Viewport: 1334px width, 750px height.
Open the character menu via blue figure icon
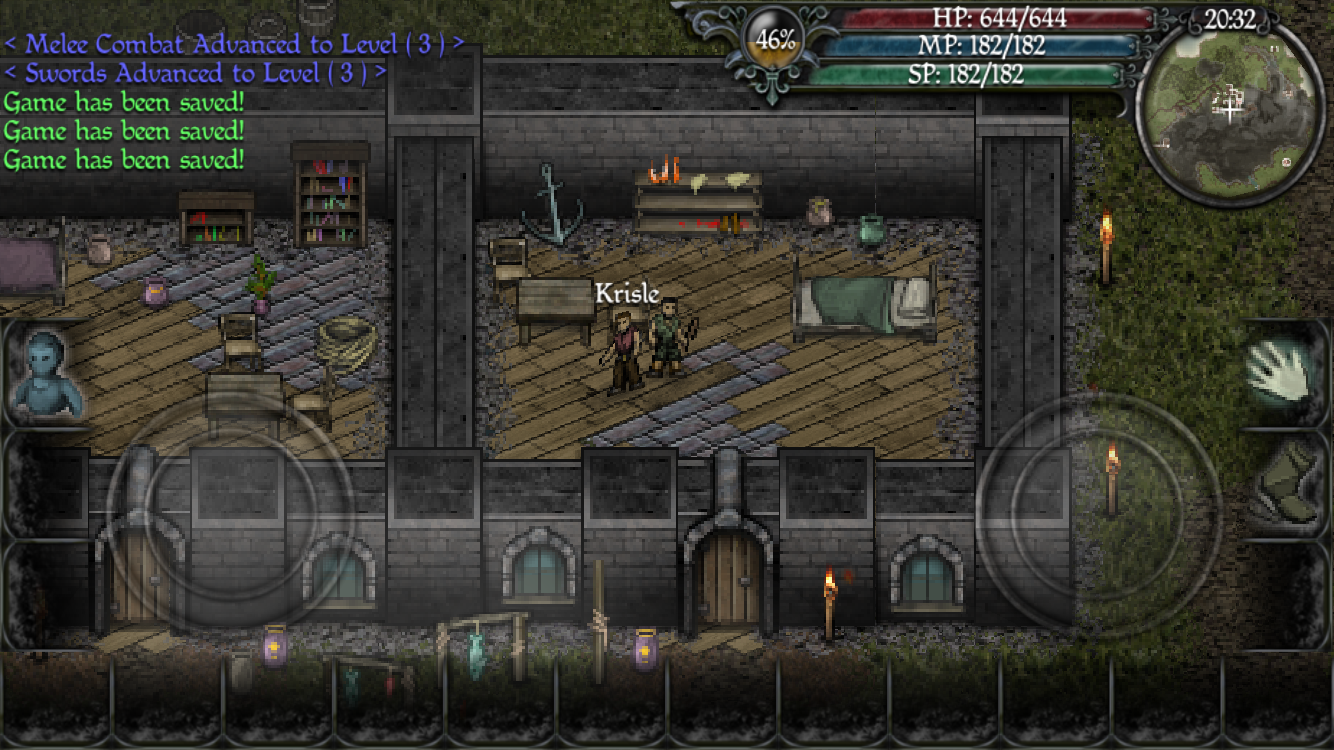pos(46,373)
